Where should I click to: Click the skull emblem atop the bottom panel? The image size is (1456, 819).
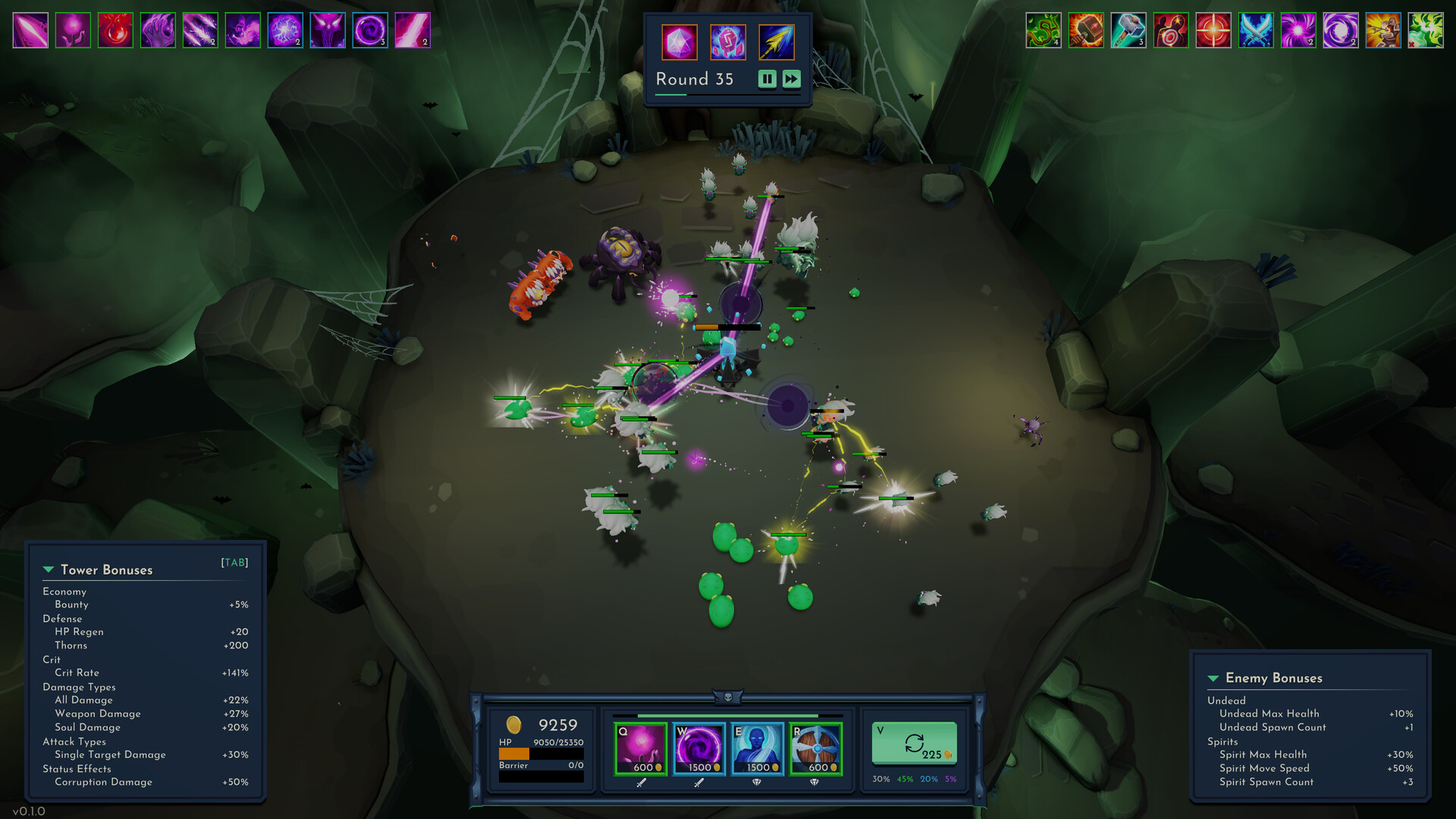(728, 696)
